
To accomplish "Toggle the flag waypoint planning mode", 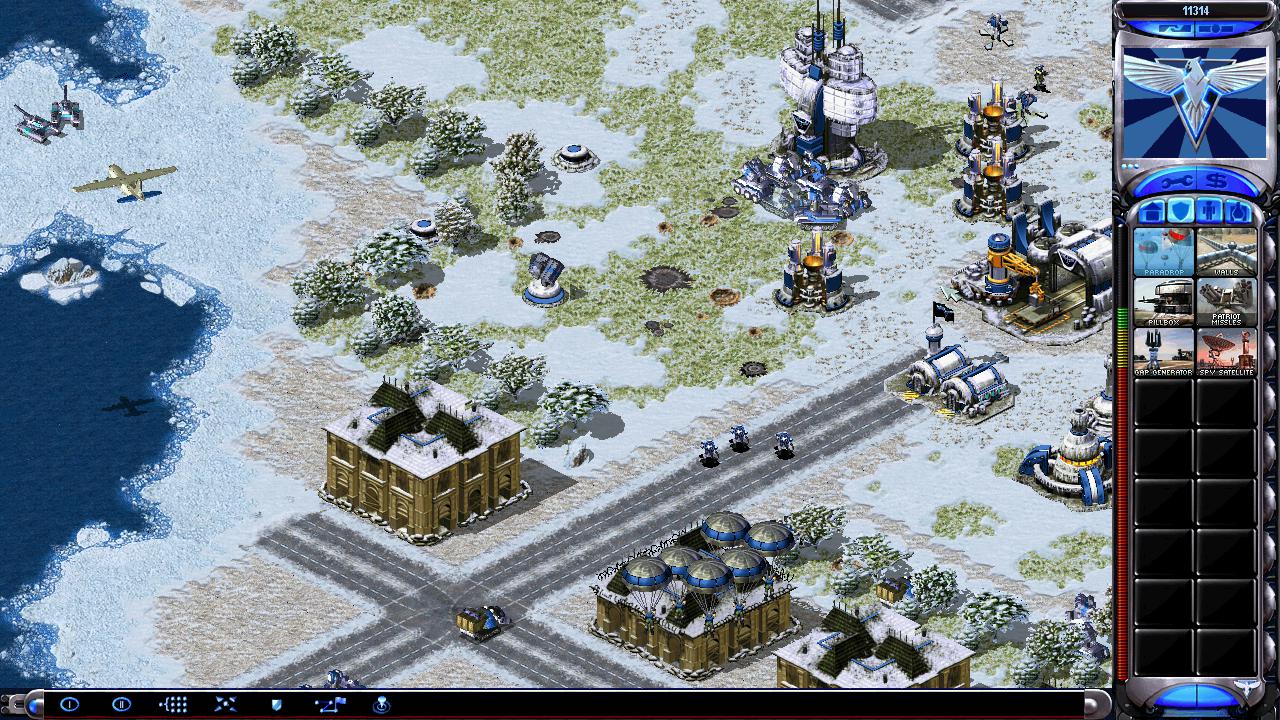I will tap(329, 704).
